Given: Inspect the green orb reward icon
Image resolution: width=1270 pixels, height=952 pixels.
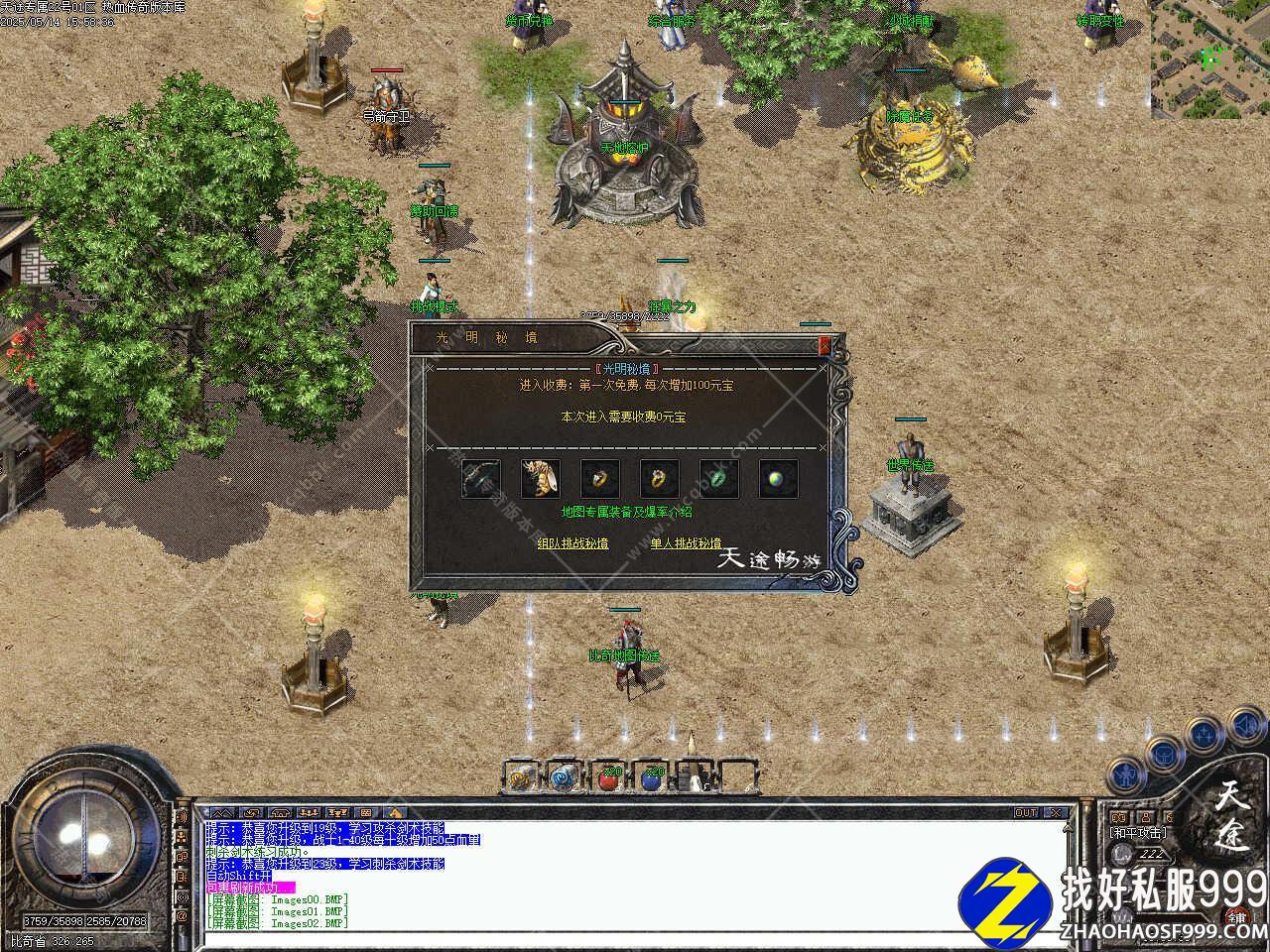Looking at the screenshot, I should 779,479.
